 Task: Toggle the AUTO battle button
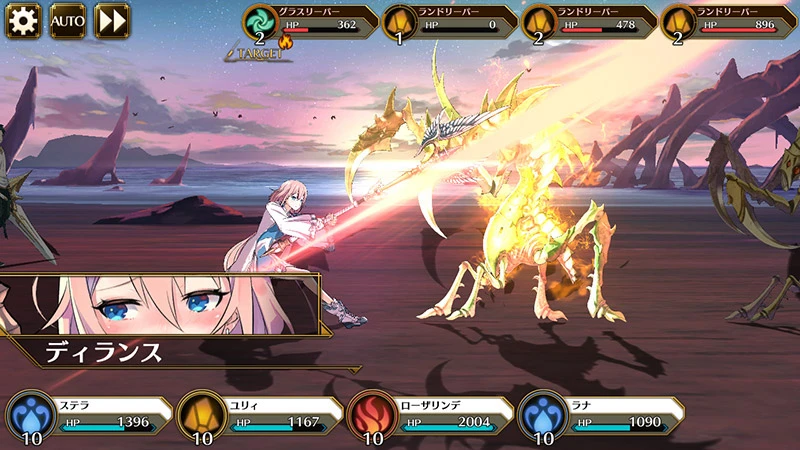68,20
